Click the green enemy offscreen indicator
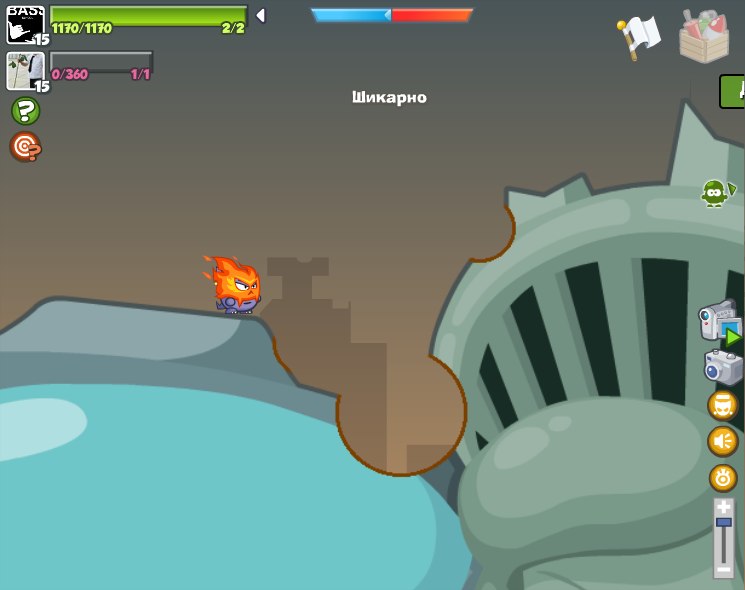 click(716, 192)
